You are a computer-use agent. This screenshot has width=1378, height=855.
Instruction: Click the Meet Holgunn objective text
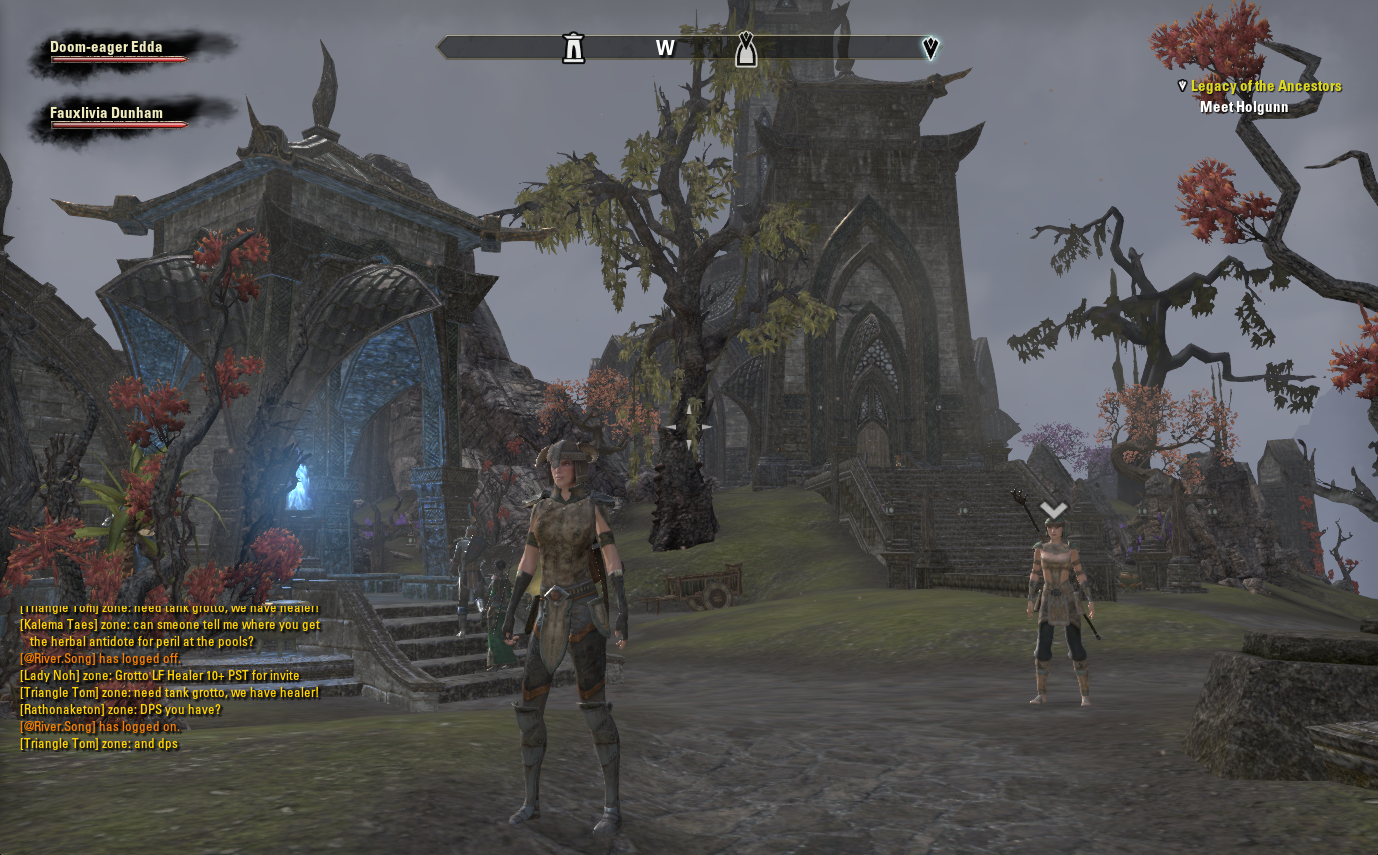1244,107
